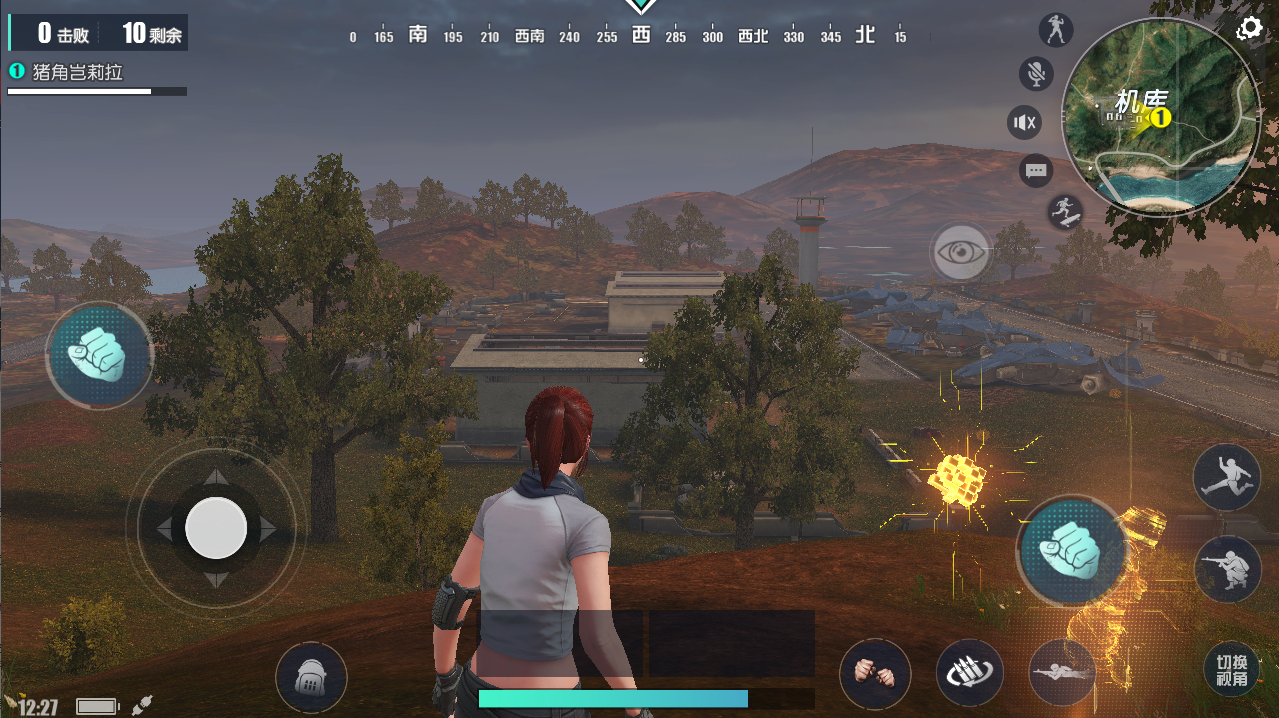Tap the crouching rifleman stance button

pos(1228,569)
